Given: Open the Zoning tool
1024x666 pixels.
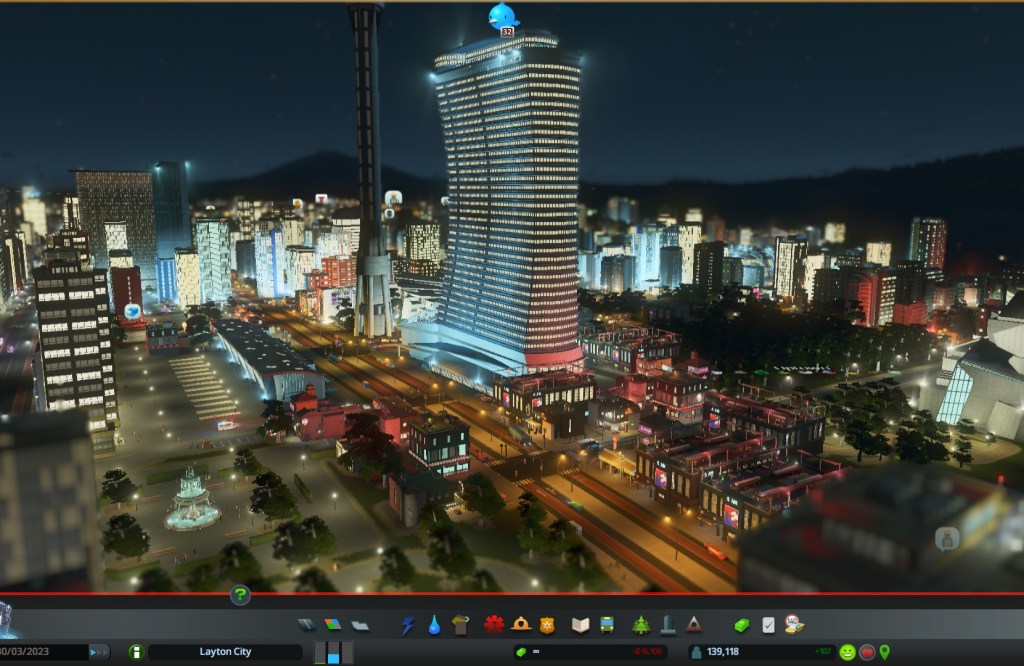Looking at the screenshot, I should 333,625.
